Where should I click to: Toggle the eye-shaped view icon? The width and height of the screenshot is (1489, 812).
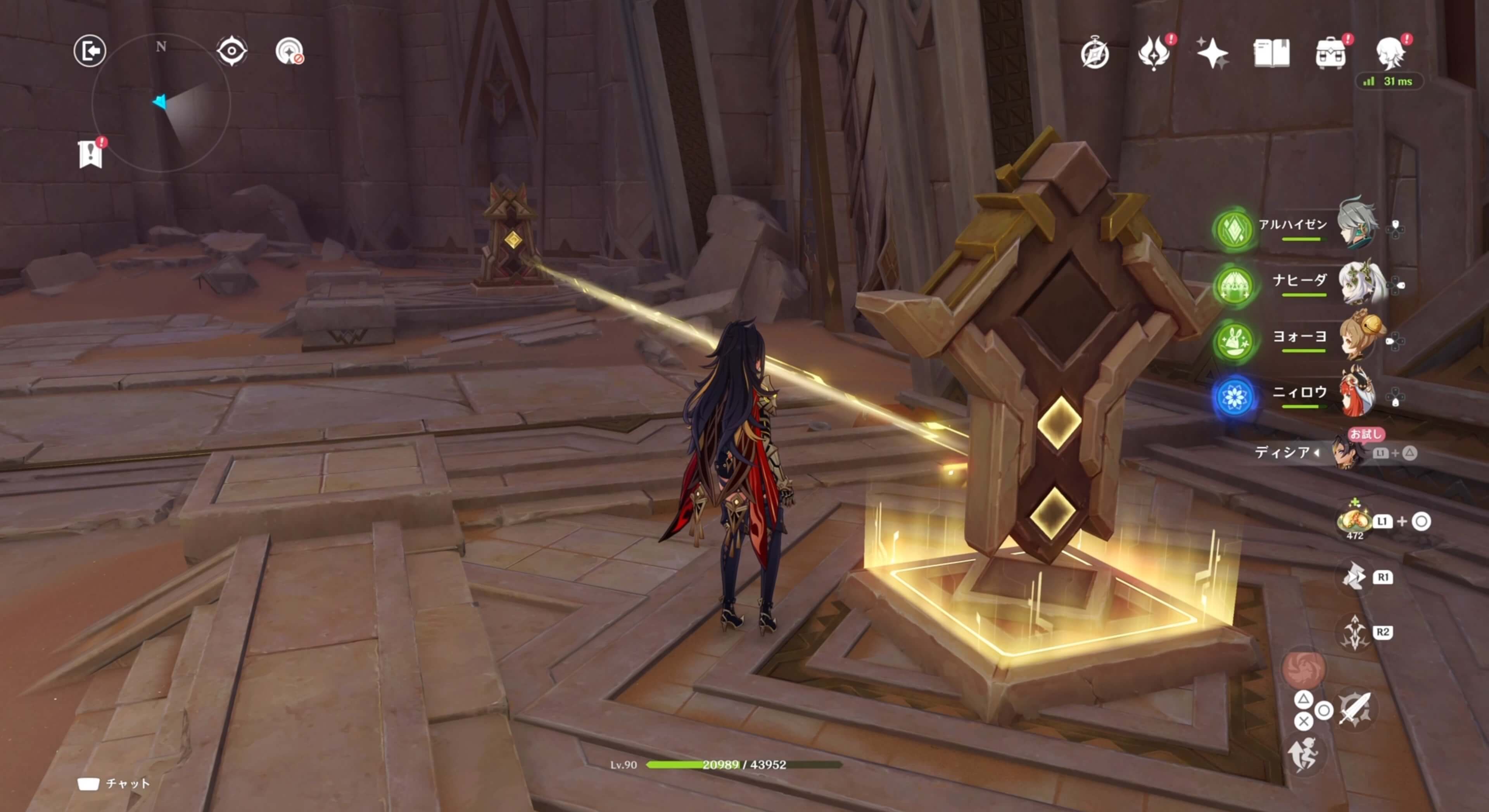[232, 51]
